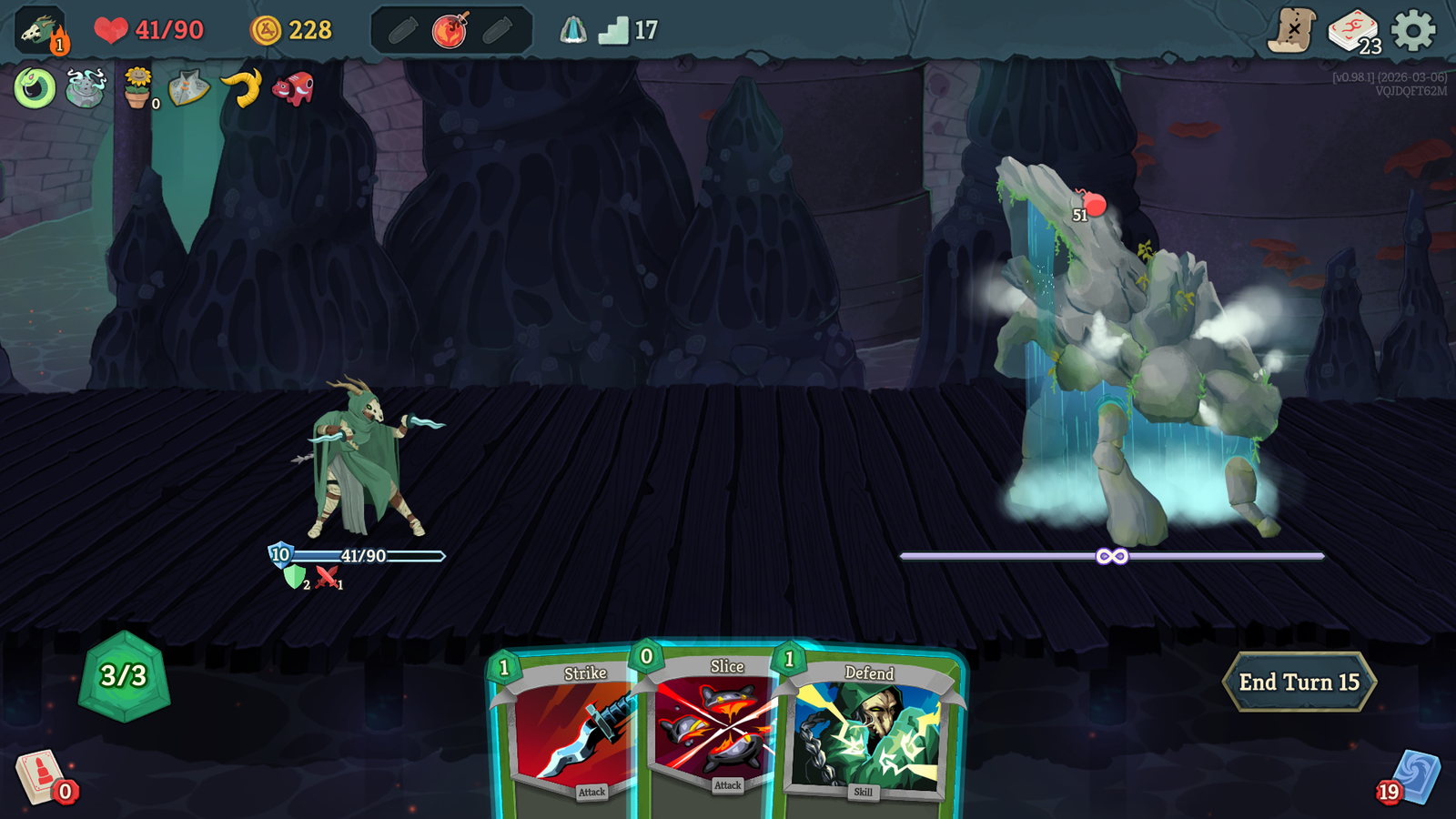Screen dimensions: 1456x819
Task: Open the draw pile at bottom left
Action: click(41, 778)
